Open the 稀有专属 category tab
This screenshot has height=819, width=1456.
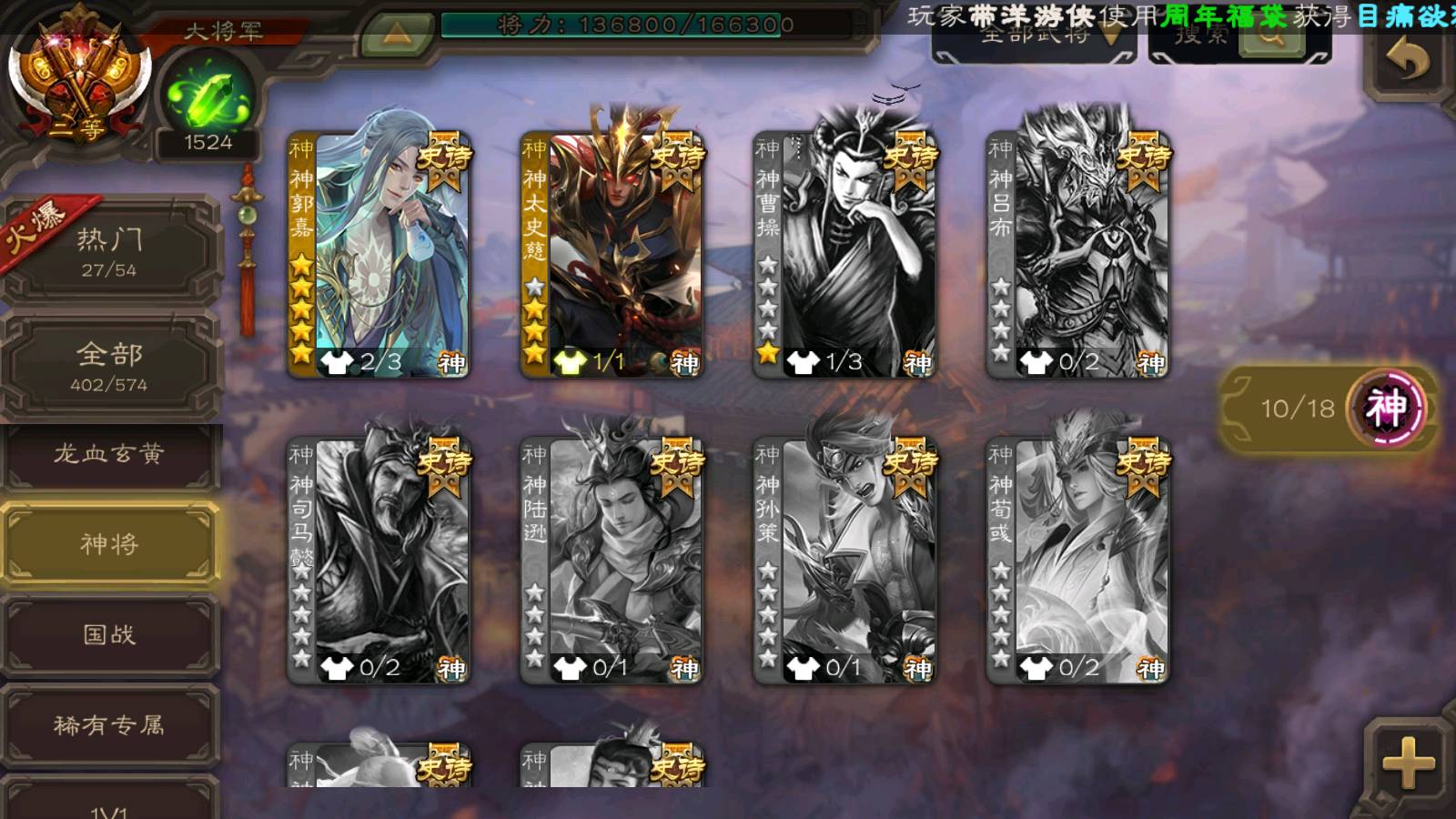coord(109,725)
